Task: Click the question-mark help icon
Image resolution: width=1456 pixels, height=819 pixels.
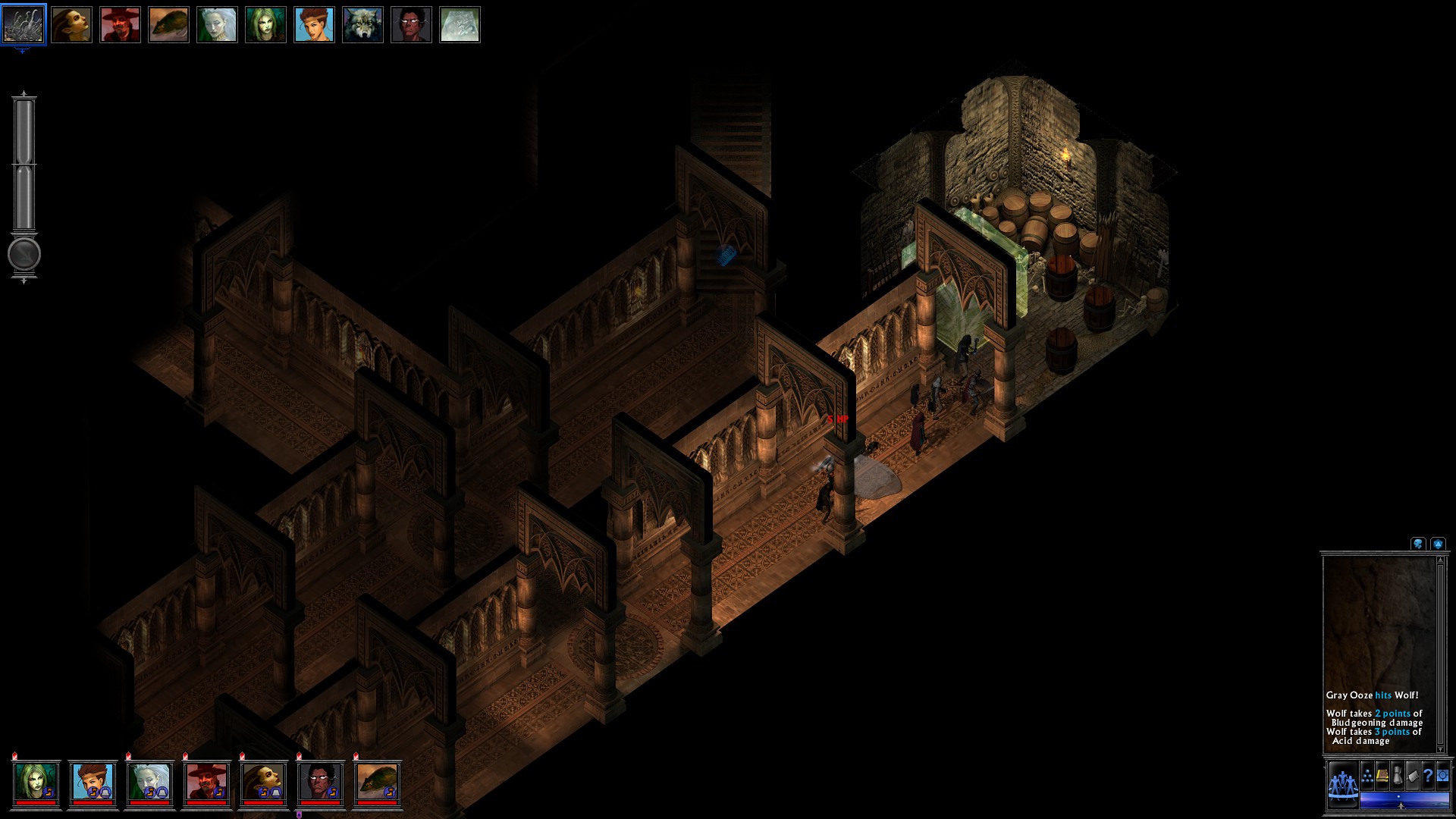Action: click(x=1428, y=777)
